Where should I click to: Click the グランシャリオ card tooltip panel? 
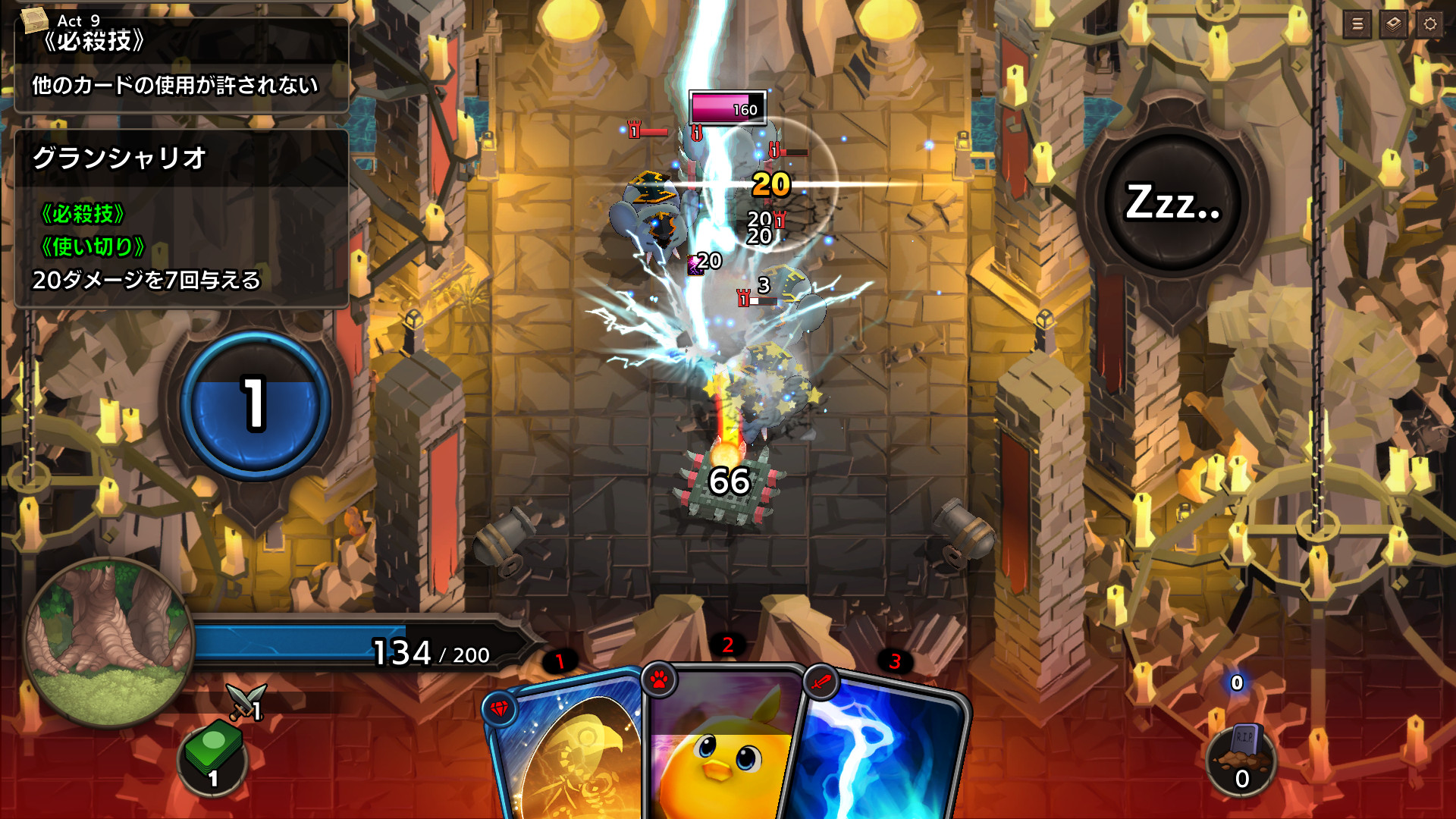coord(182,220)
